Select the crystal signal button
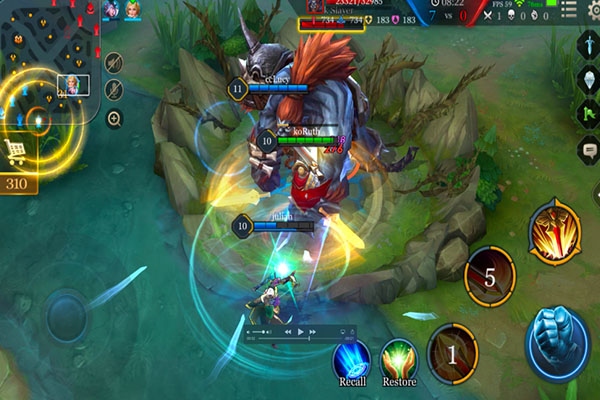Image resolution: width=600 pixels, height=400 pixels. [x=588, y=80]
